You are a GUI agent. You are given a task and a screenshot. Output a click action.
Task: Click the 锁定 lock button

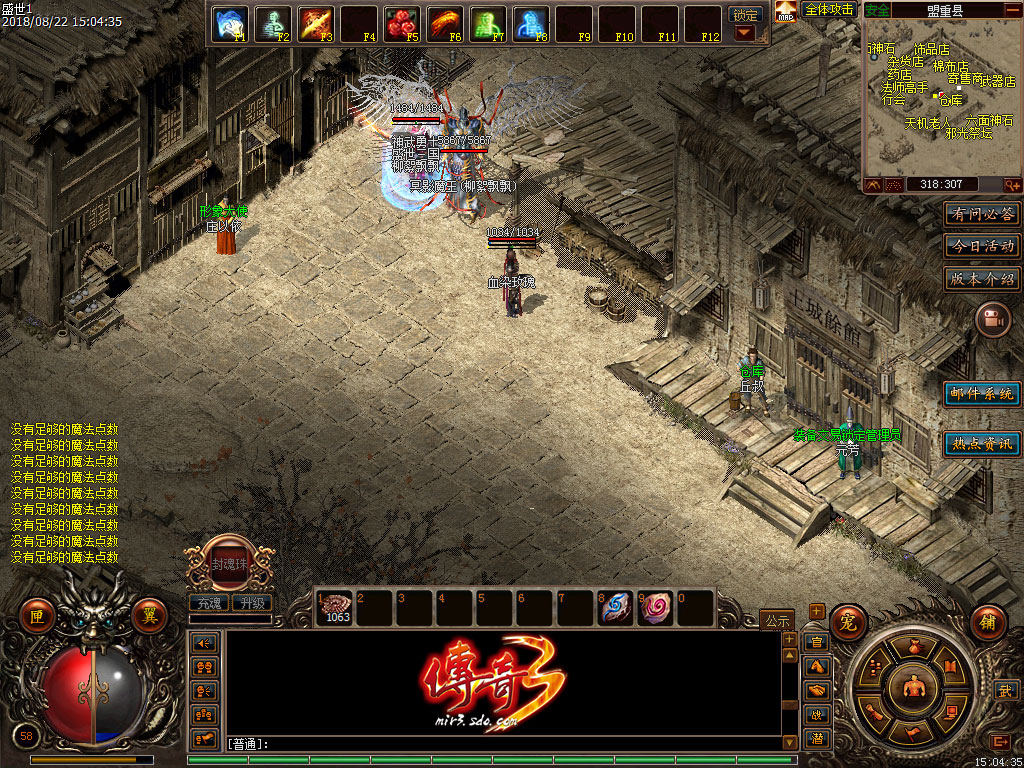745,15
